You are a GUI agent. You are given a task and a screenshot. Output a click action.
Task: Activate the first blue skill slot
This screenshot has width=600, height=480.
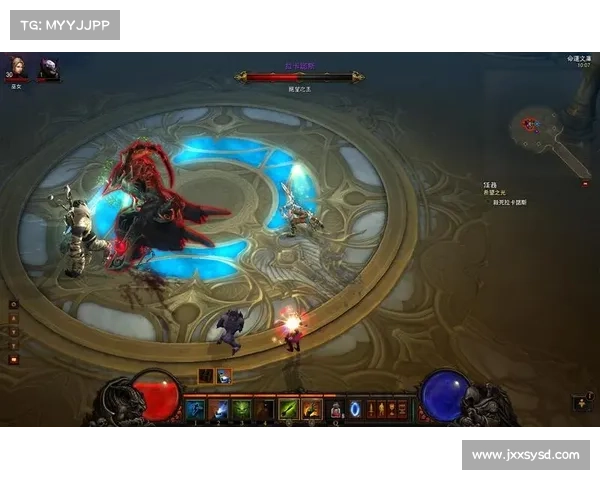tap(196, 409)
